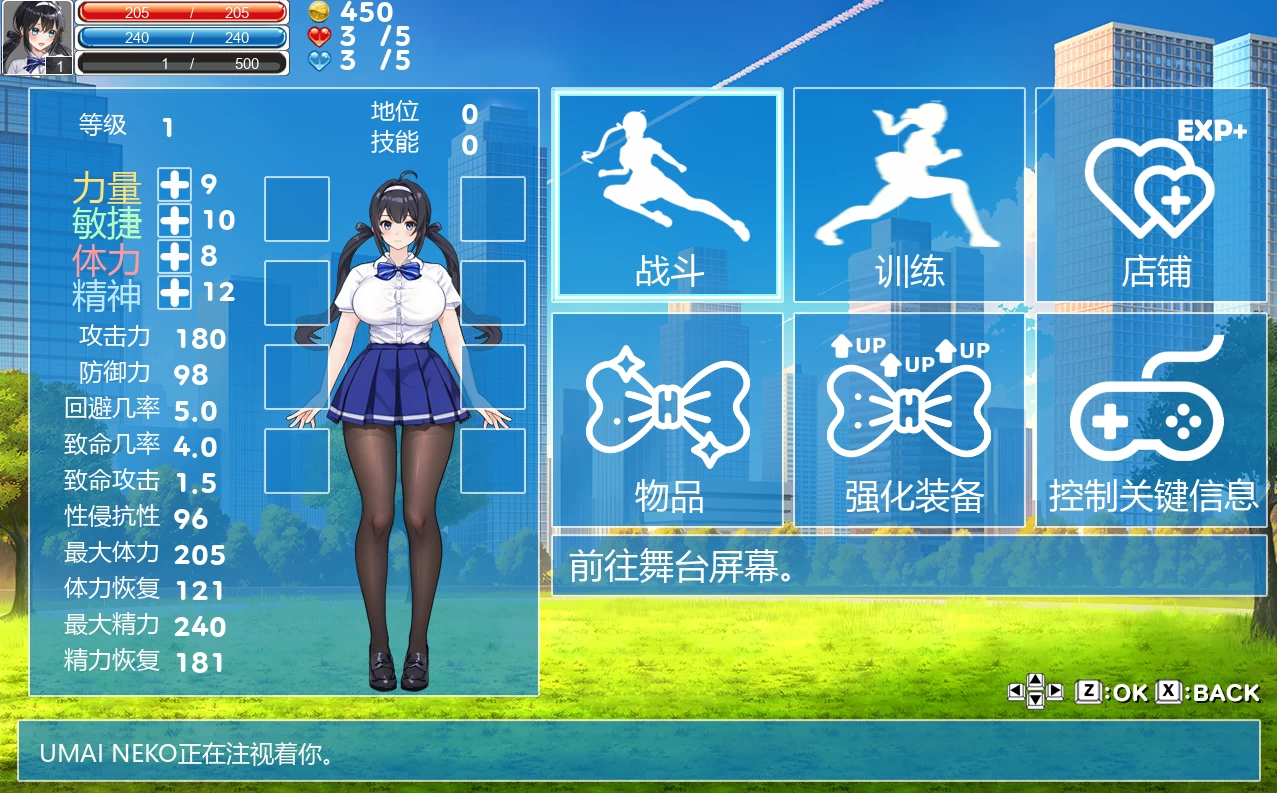This screenshot has height=793, width=1277.
Task: Add a point to 敏捷
Action: 175,220
